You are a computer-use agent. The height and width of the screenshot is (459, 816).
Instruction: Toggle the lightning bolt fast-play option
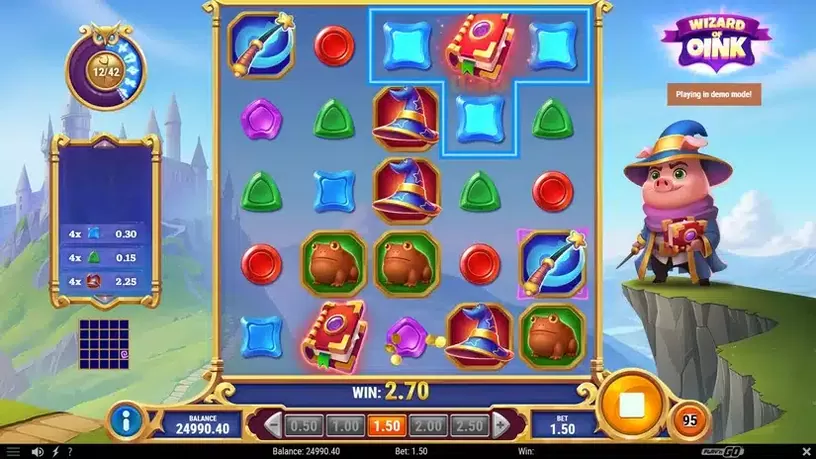(55, 452)
